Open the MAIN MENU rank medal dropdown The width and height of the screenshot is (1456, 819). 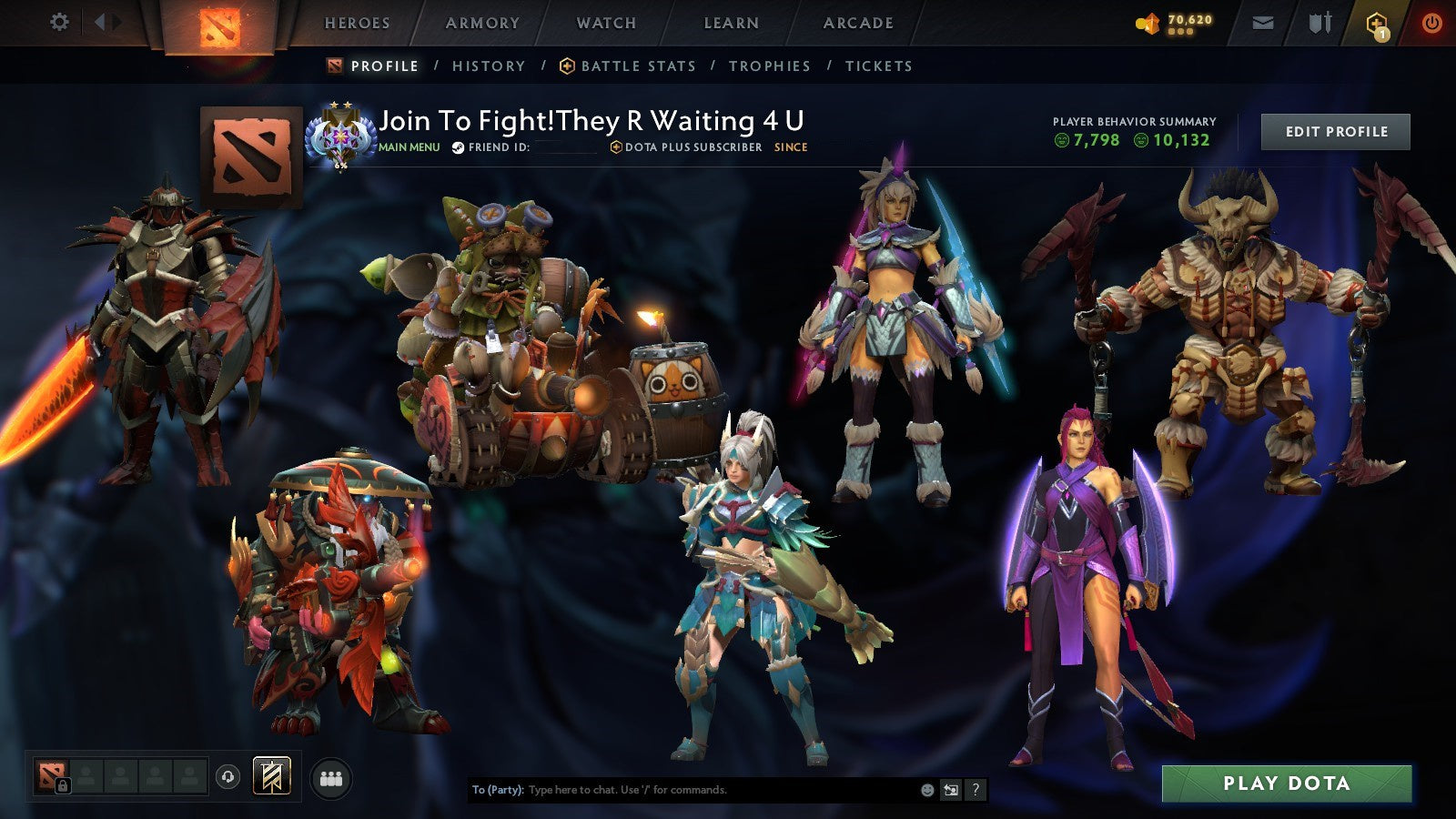point(342,136)
